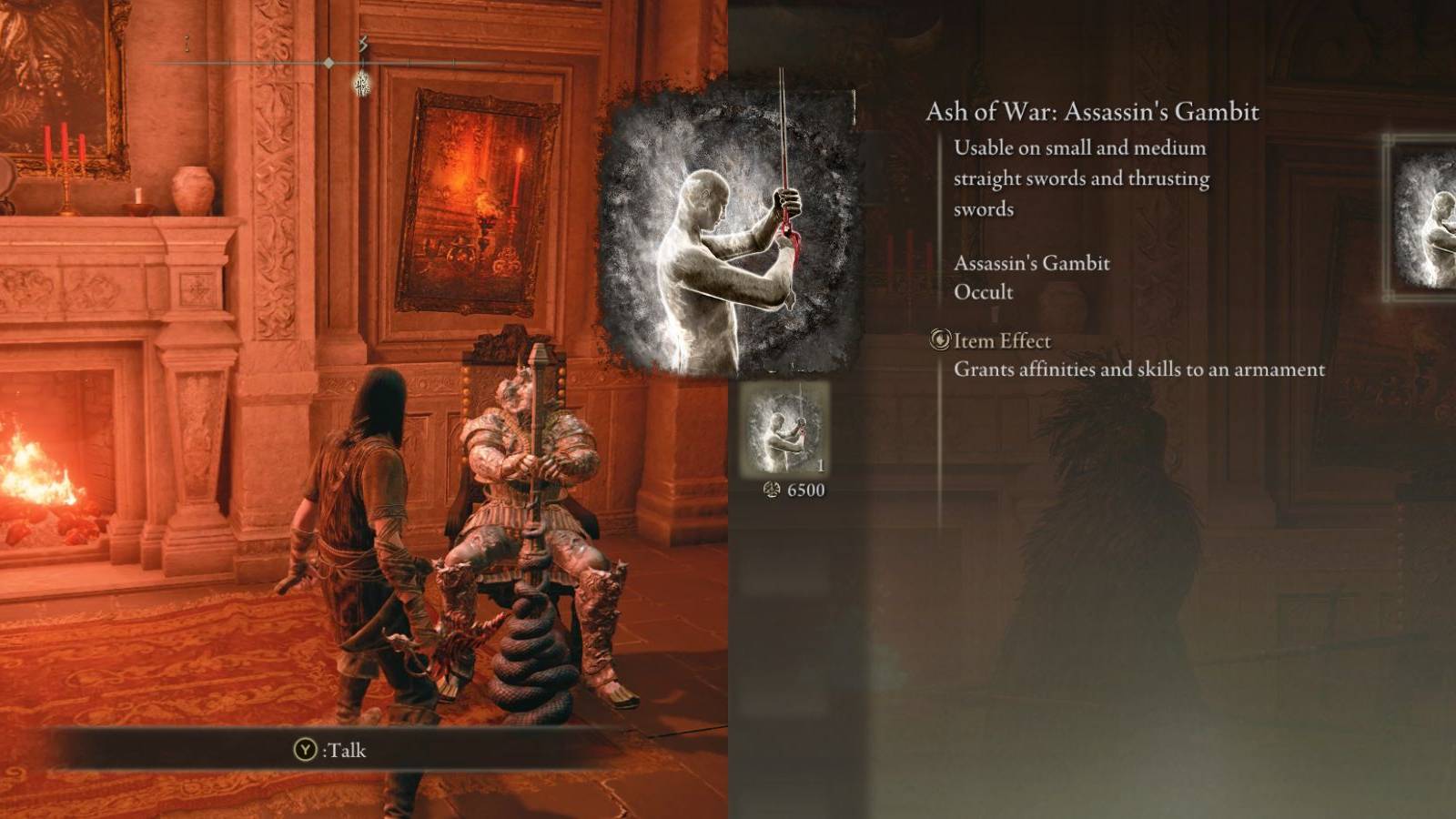Click the Grants affinities description text
The width and height of the screenshot is (1456, 819).
(1139, 369)
